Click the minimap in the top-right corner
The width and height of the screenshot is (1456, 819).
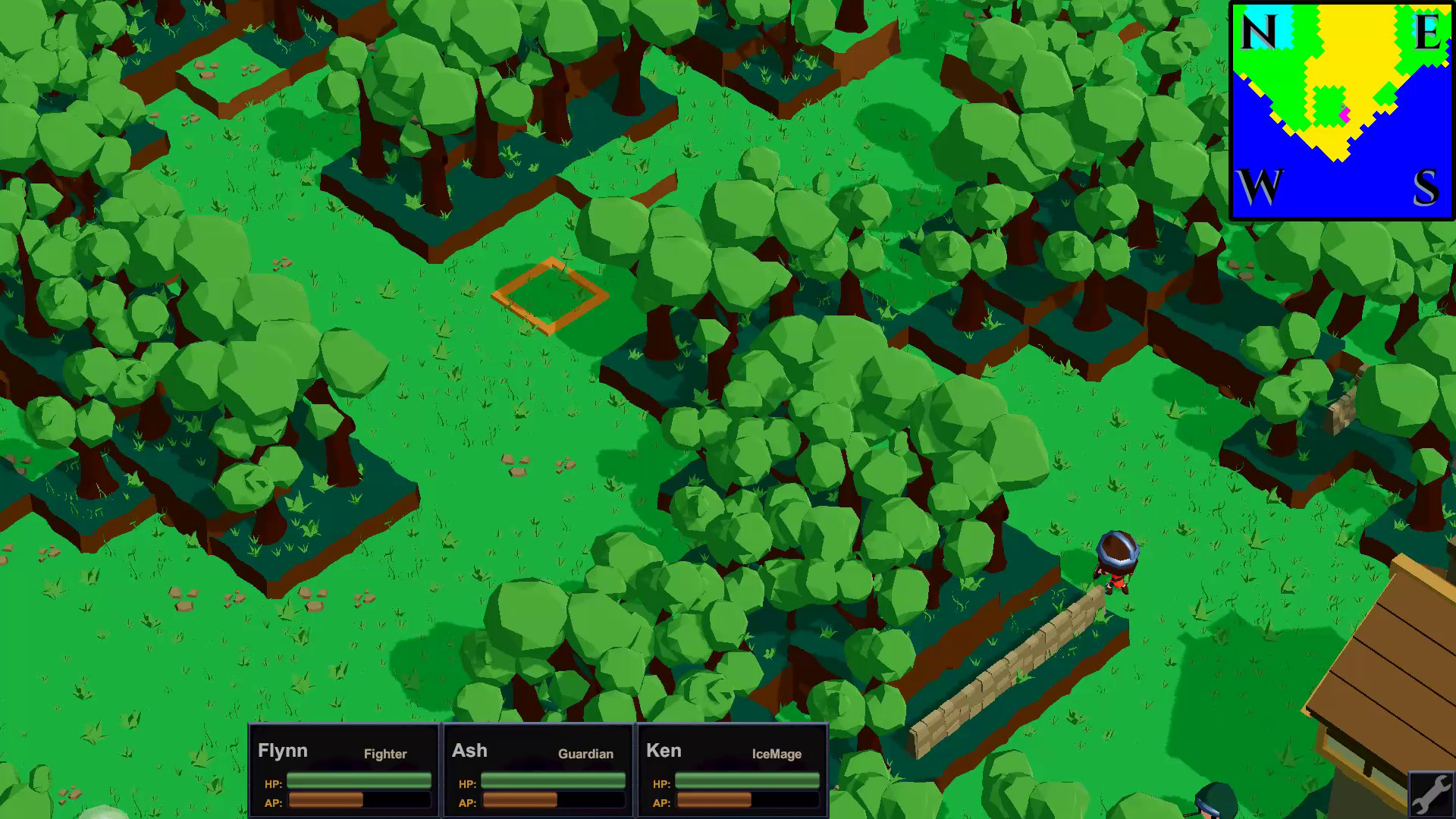1338,110
